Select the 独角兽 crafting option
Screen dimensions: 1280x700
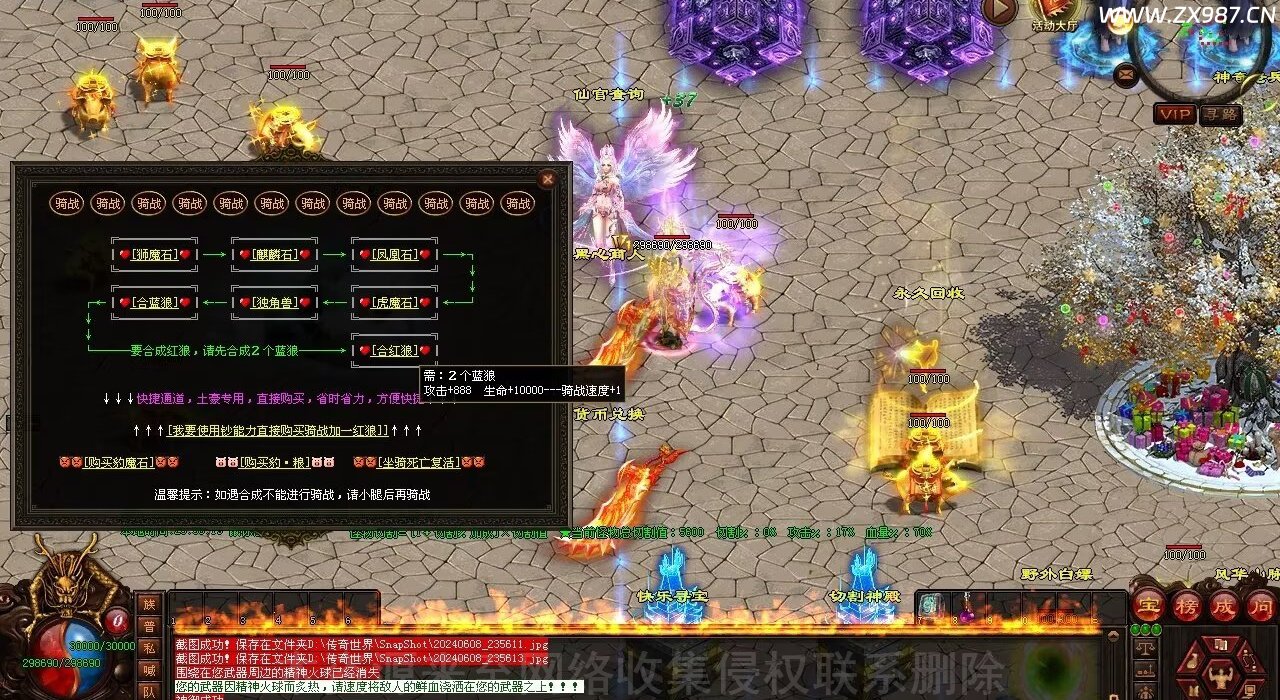[x=274, y=302]
